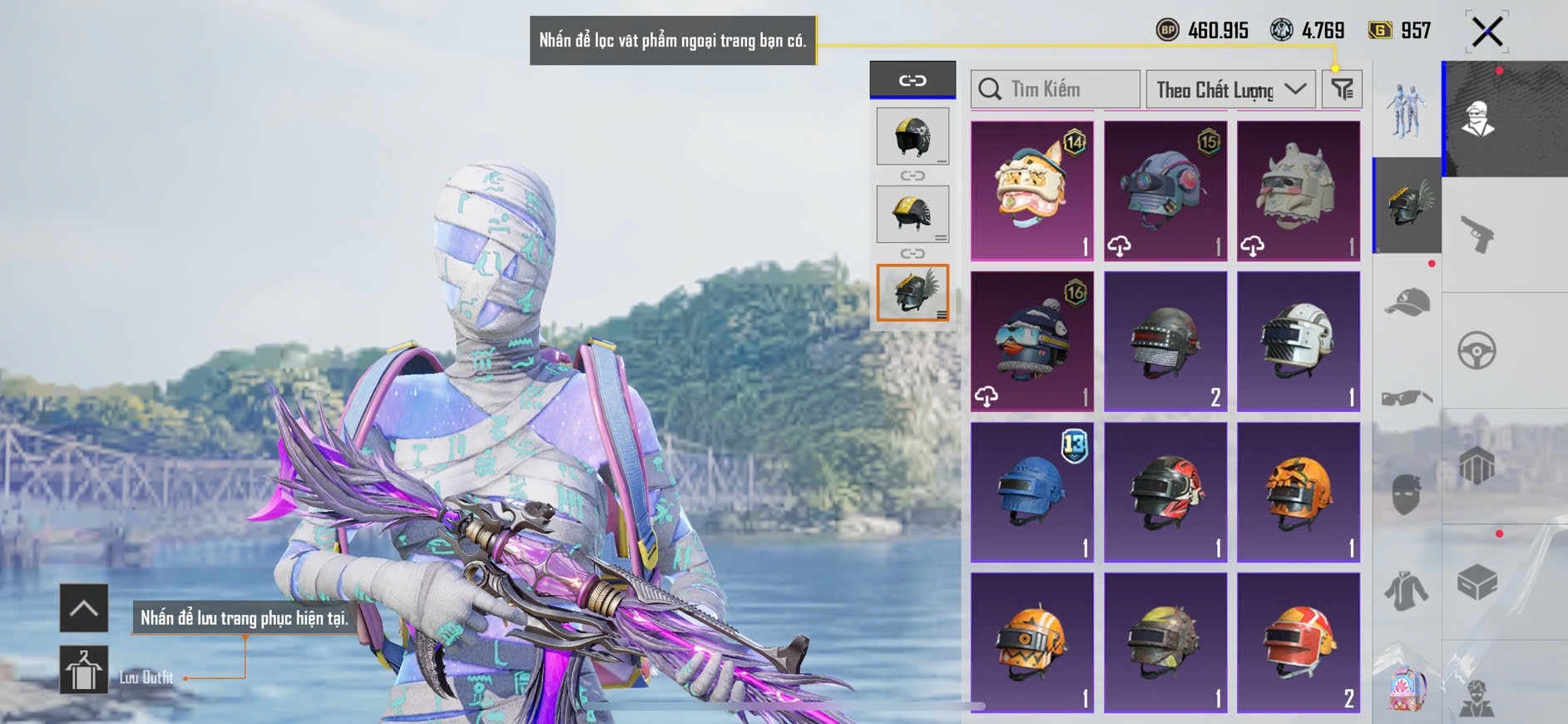Image resolution: width=1568 pixels, height=724 pixels.
Task: Switch to the face mask category
Action: pos(1407,493)
